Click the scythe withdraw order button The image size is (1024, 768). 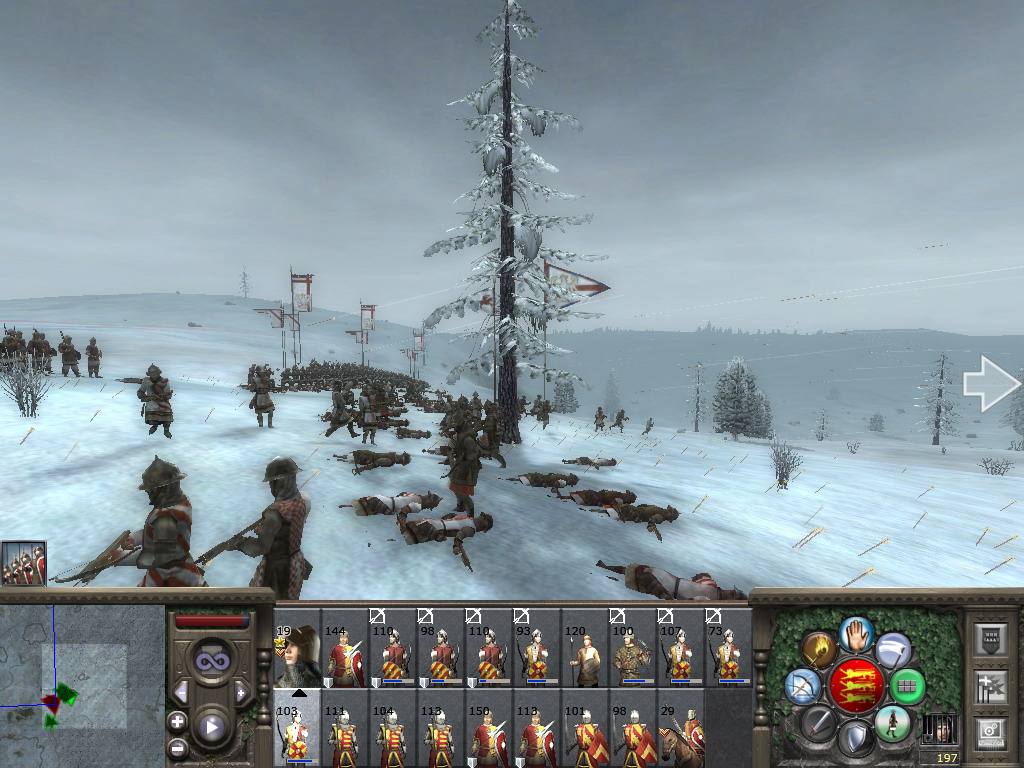point(892,649)
